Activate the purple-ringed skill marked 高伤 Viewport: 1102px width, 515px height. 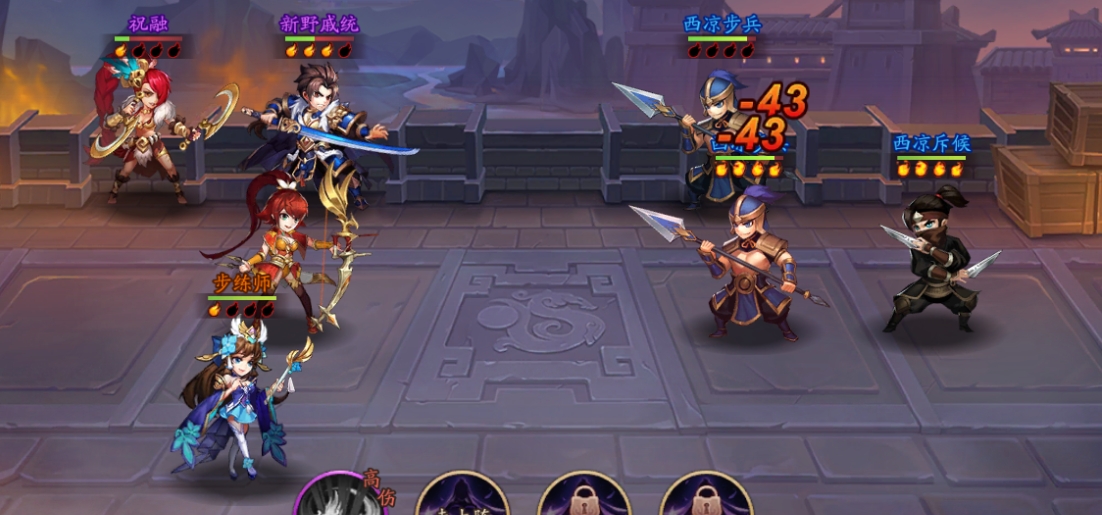[338, 498]
